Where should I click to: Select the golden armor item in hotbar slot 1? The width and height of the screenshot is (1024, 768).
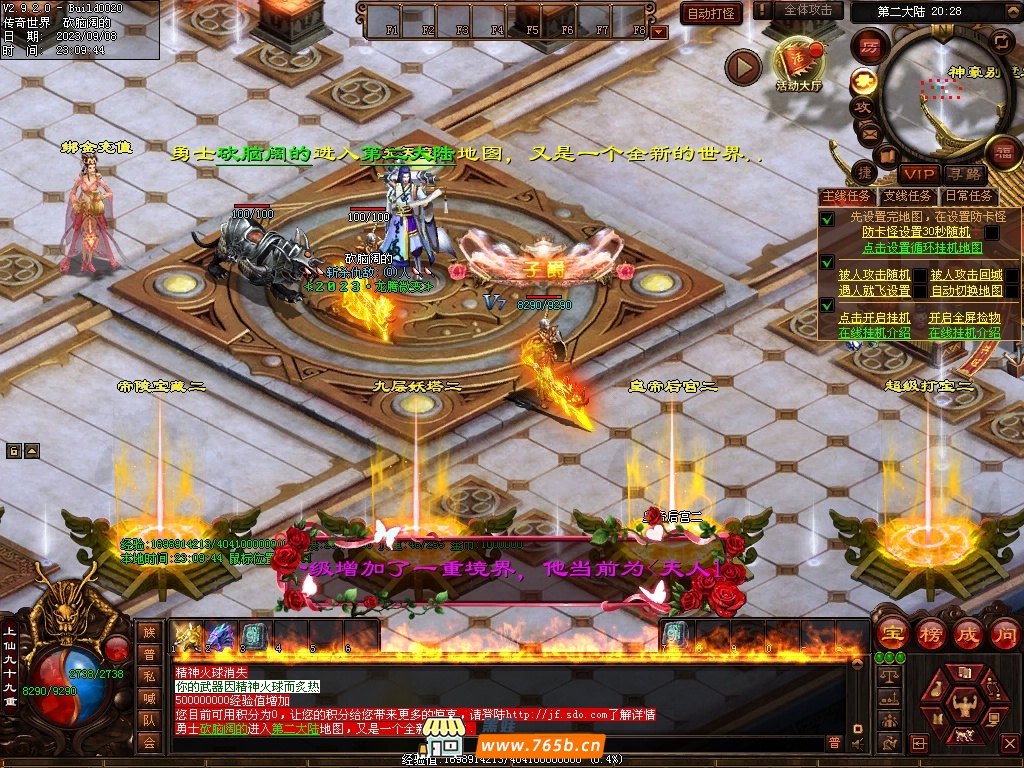coord(187,635)
